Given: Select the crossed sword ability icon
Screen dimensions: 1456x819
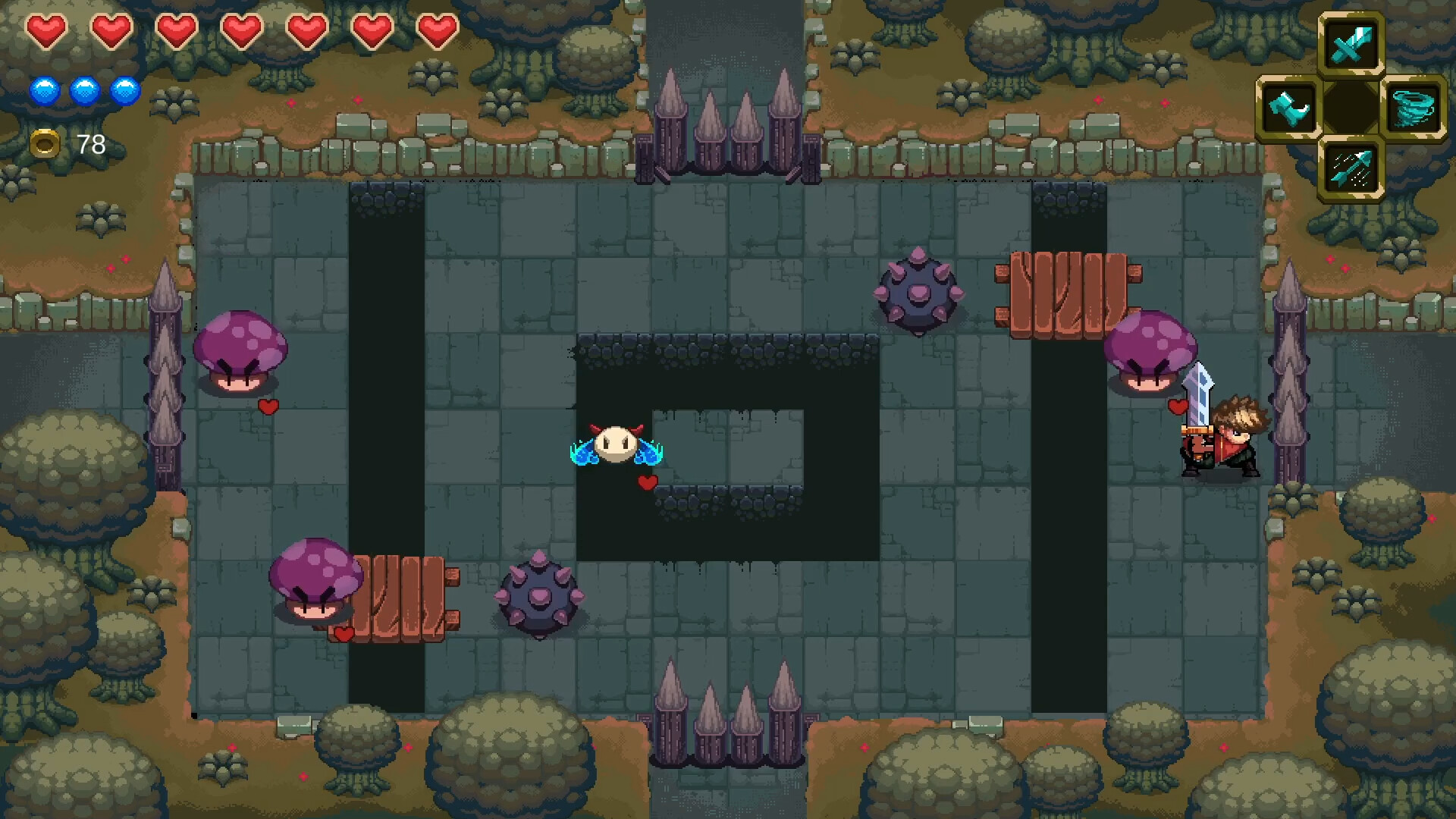Looking at the screenshot, I should [x=1352, y=43].
